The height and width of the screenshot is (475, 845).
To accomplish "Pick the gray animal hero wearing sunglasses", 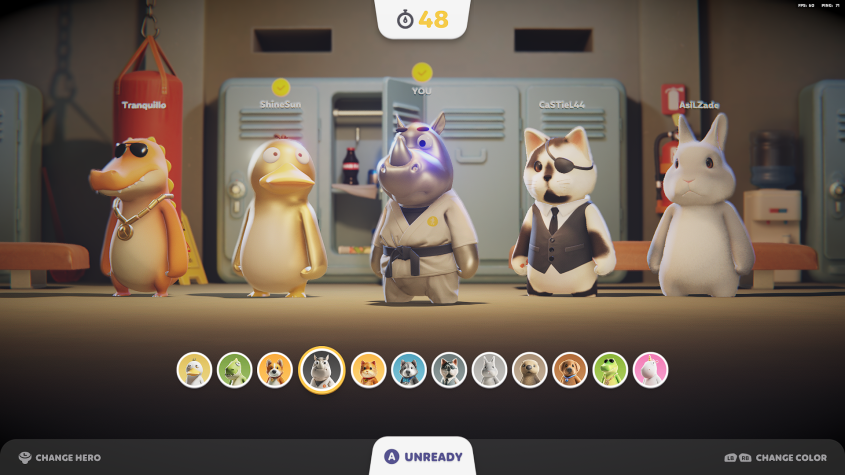I will pos(449,370).
